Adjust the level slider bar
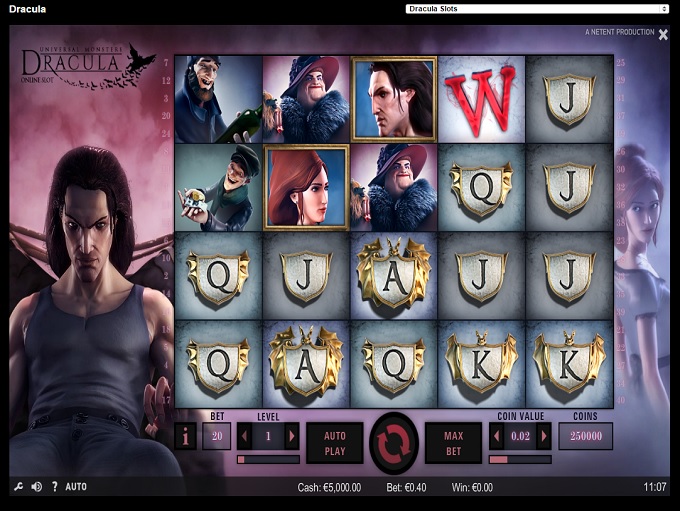The image size is (680, 511). [268, 460]
